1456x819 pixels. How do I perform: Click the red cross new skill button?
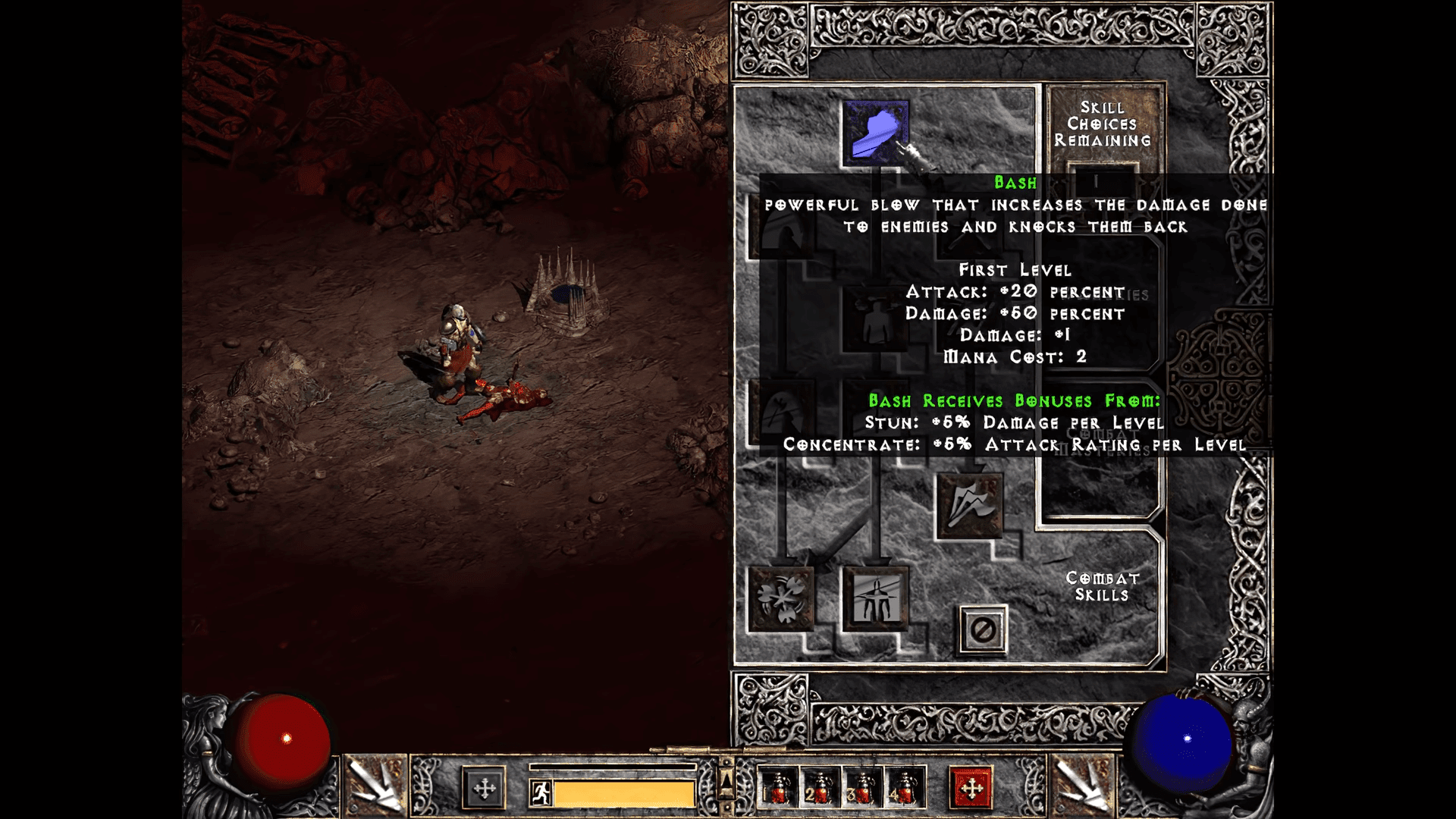point(971,789)
